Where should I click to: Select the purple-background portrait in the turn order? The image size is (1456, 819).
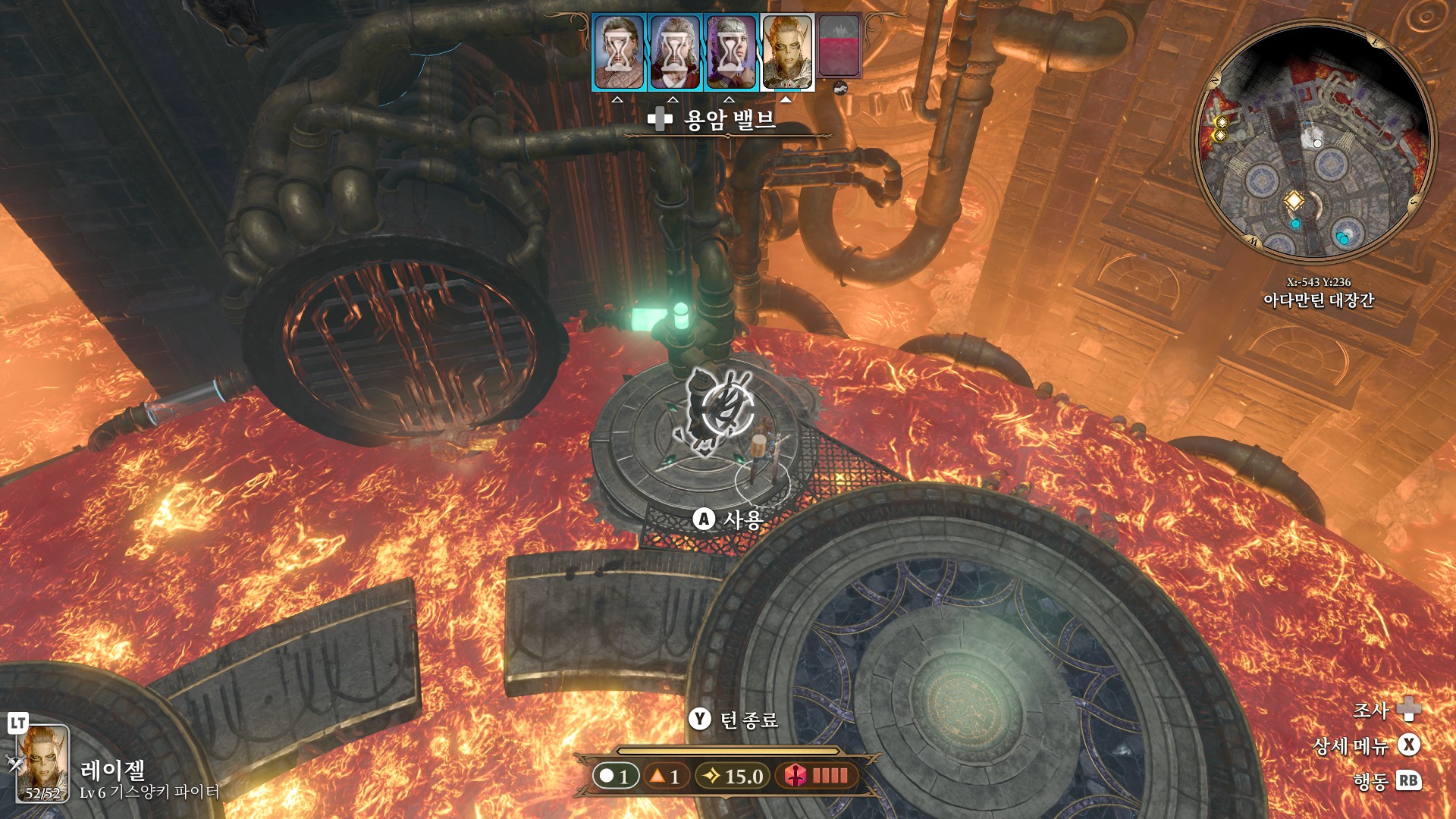[x=731, y=52]
